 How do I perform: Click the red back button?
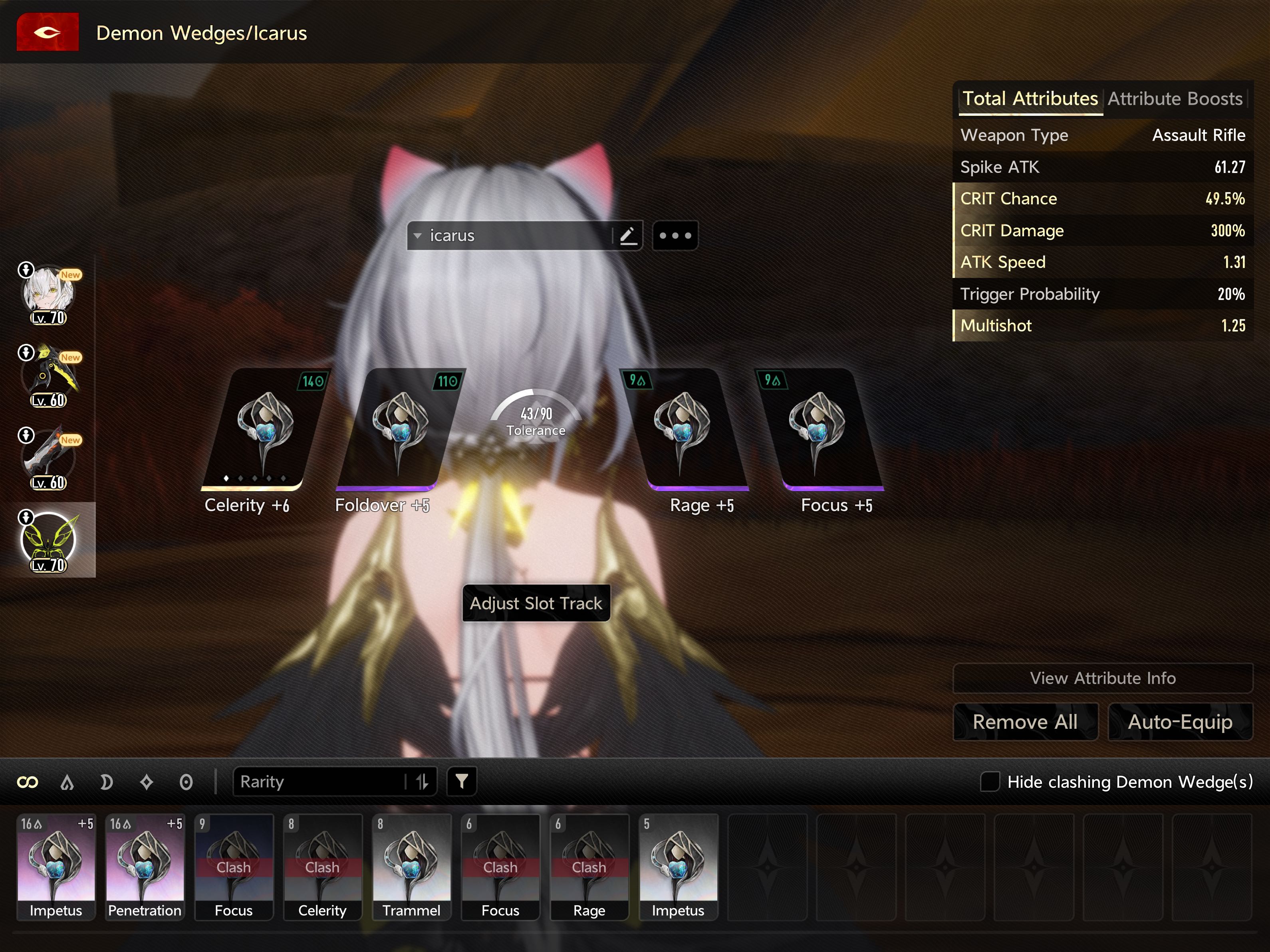[x=47, y=32]
